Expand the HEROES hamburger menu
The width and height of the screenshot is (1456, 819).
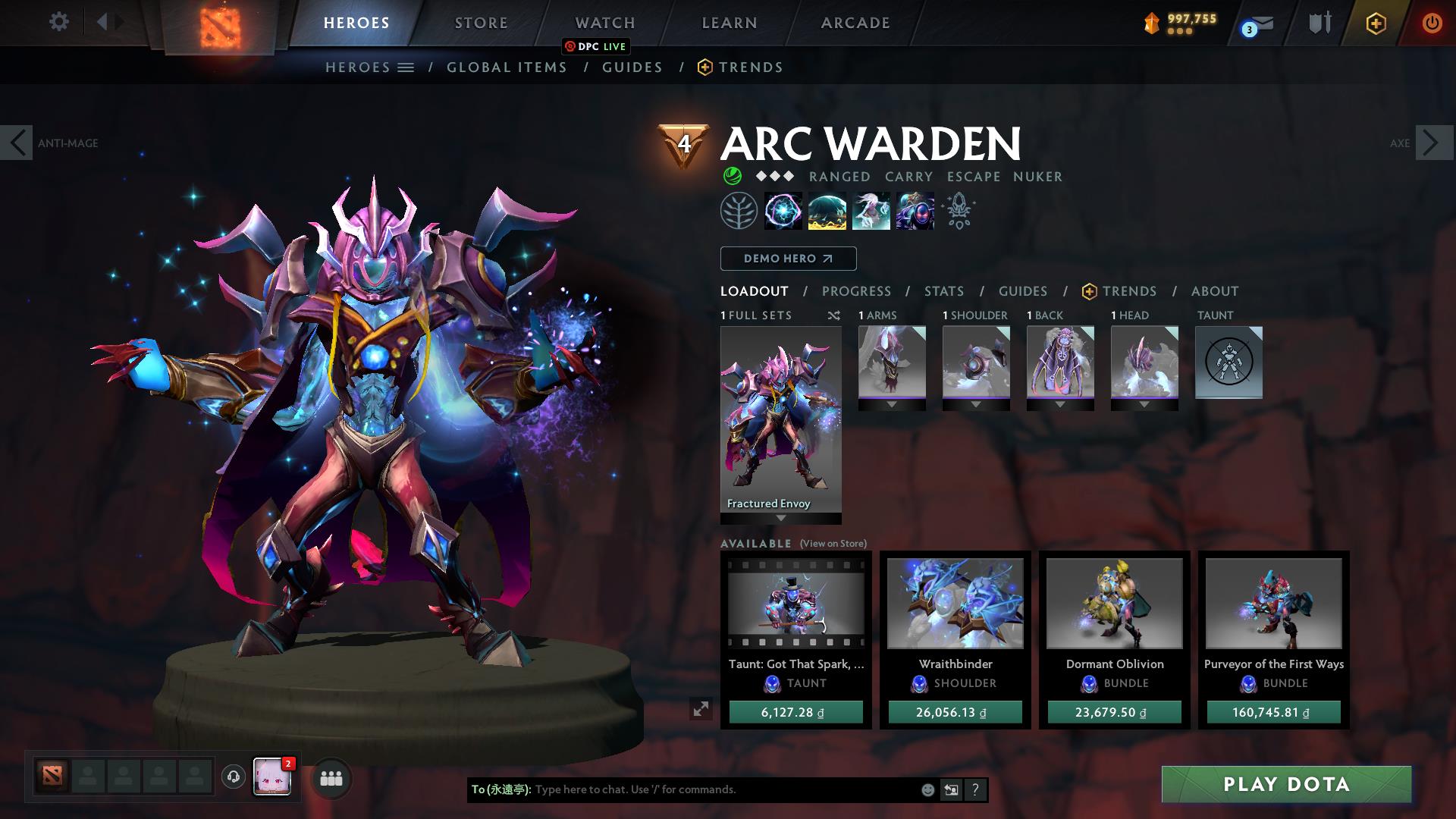[406, 67]
